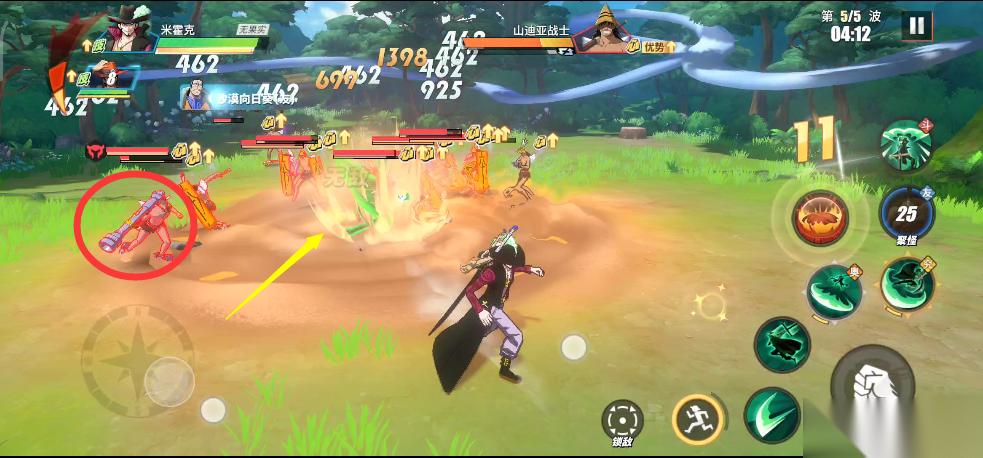Cast the green crescent wave skill
The height and width of the screenshot is (458, 983).
(x=833, y=290)
